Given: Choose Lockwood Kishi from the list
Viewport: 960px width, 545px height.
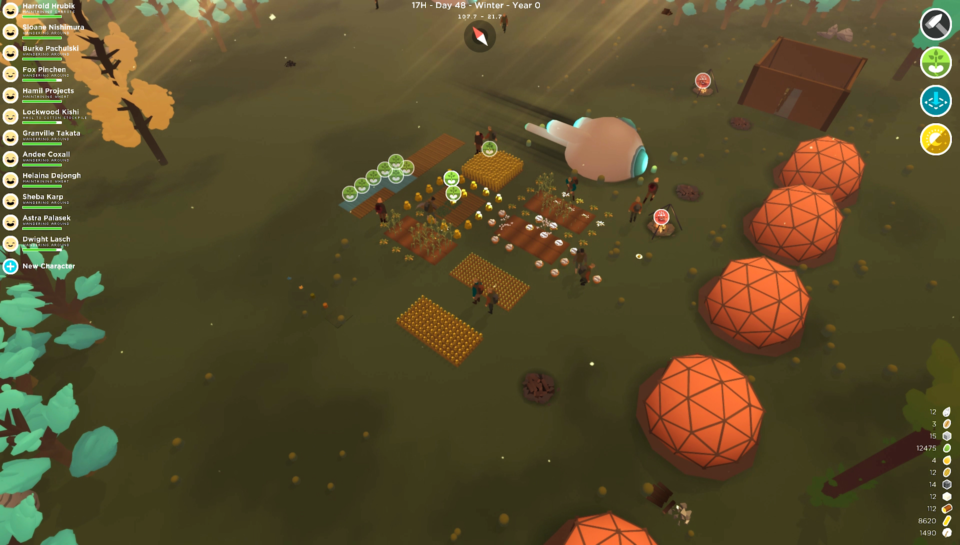Looking at the screenshot, I should [x=50, y=112].
